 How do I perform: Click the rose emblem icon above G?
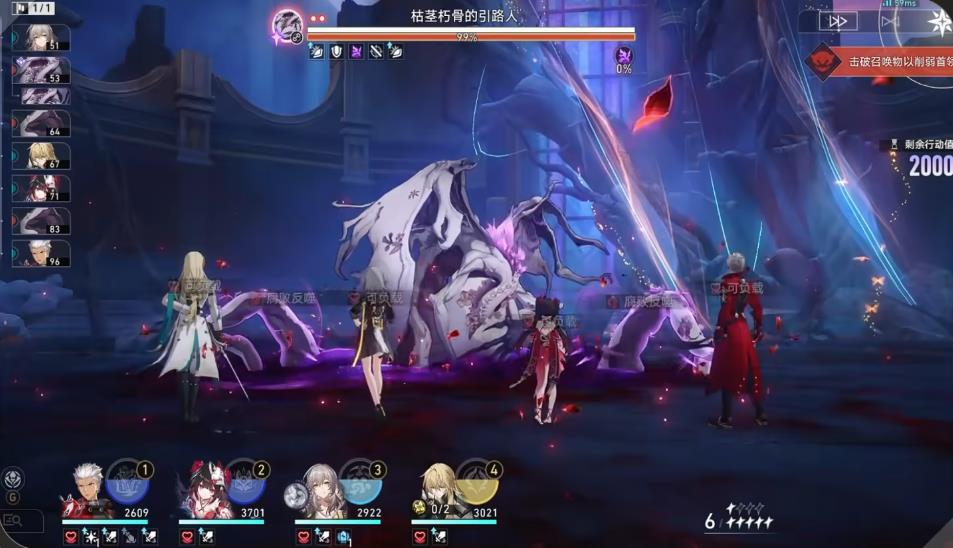13,477
